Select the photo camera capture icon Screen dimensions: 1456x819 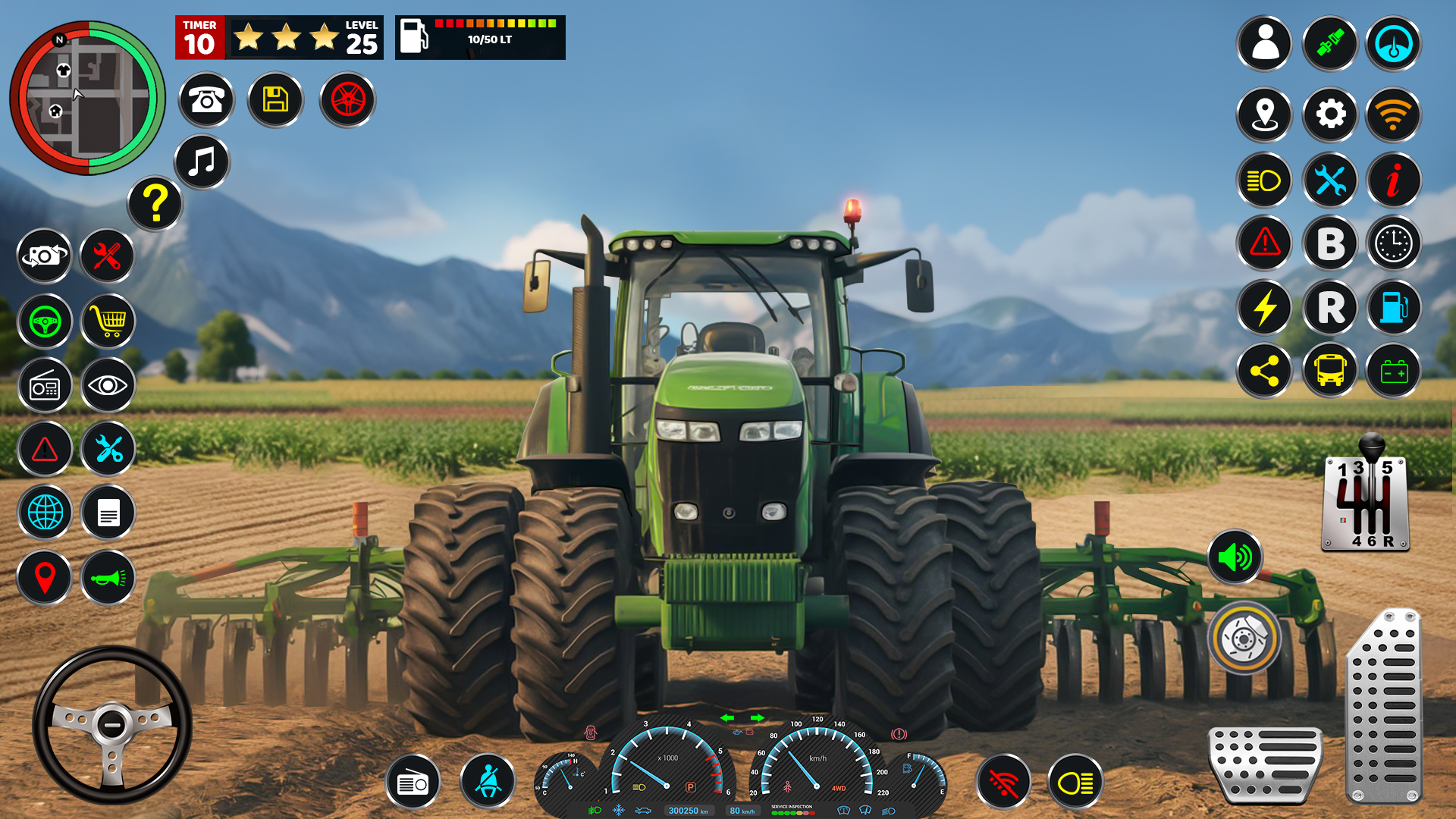click(44, 258)
